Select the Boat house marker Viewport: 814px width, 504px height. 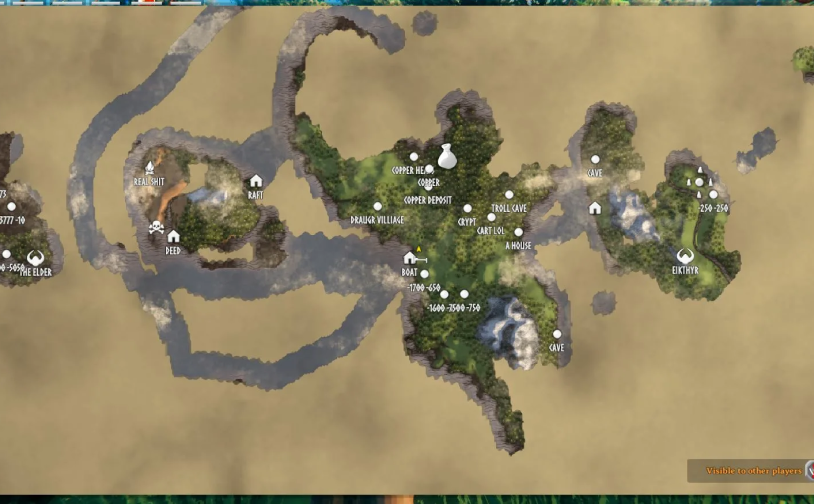(409, 258)
